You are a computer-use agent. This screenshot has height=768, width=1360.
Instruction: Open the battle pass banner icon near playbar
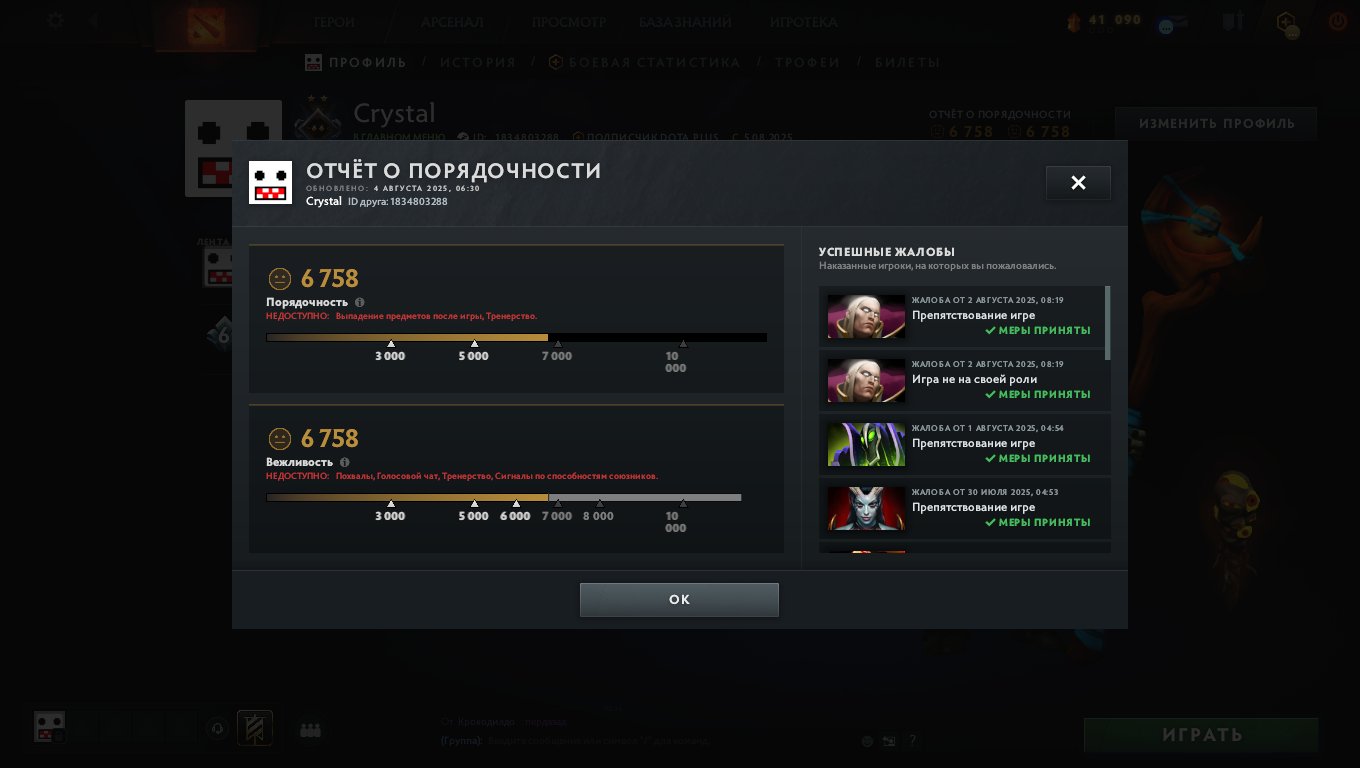(255, 728)
